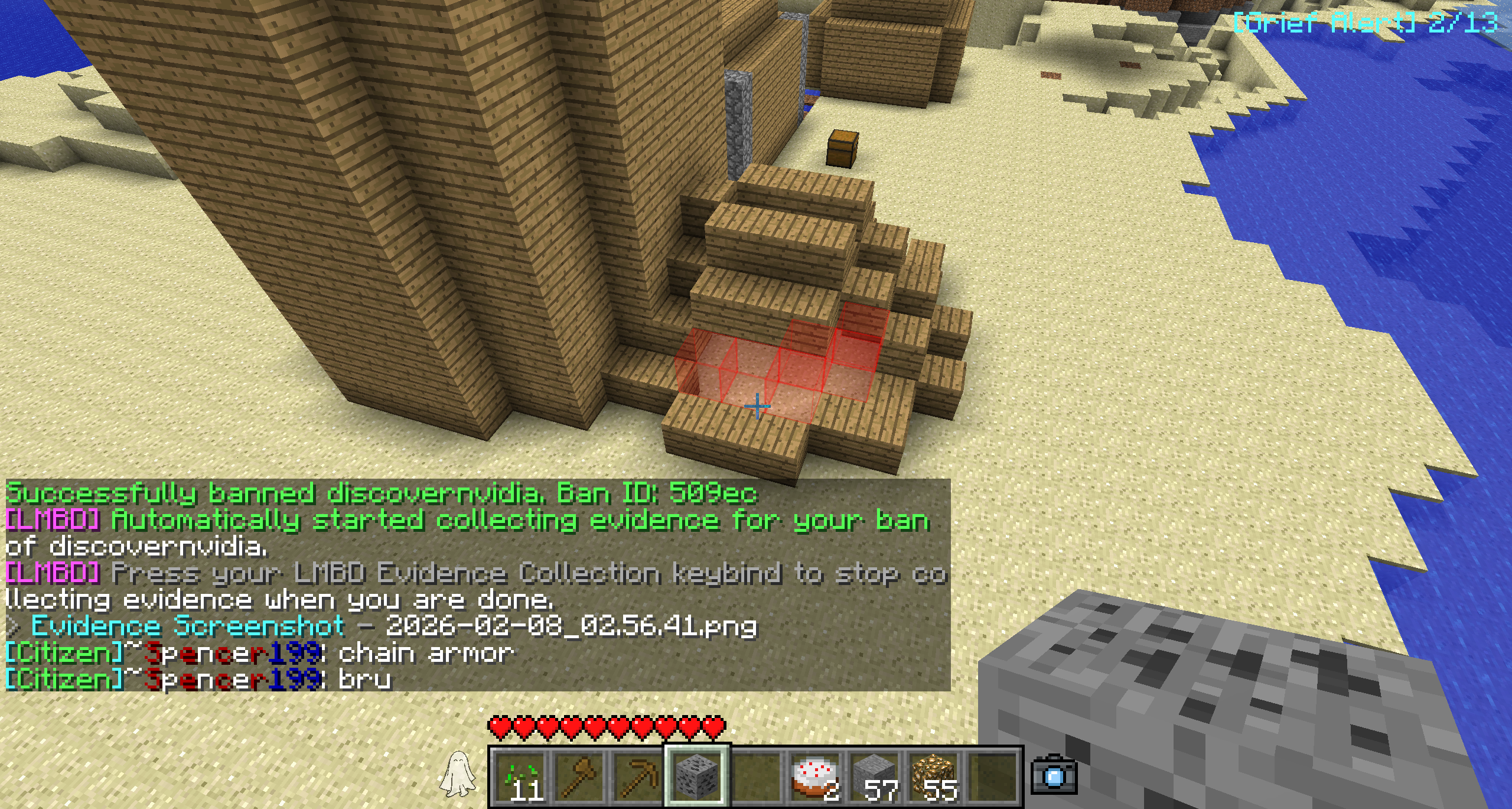Image resolution: width=1512 pixels, height=809 pixels.
Task: Click the discovernvidia ban confirmation message
Action: point(381,493)
